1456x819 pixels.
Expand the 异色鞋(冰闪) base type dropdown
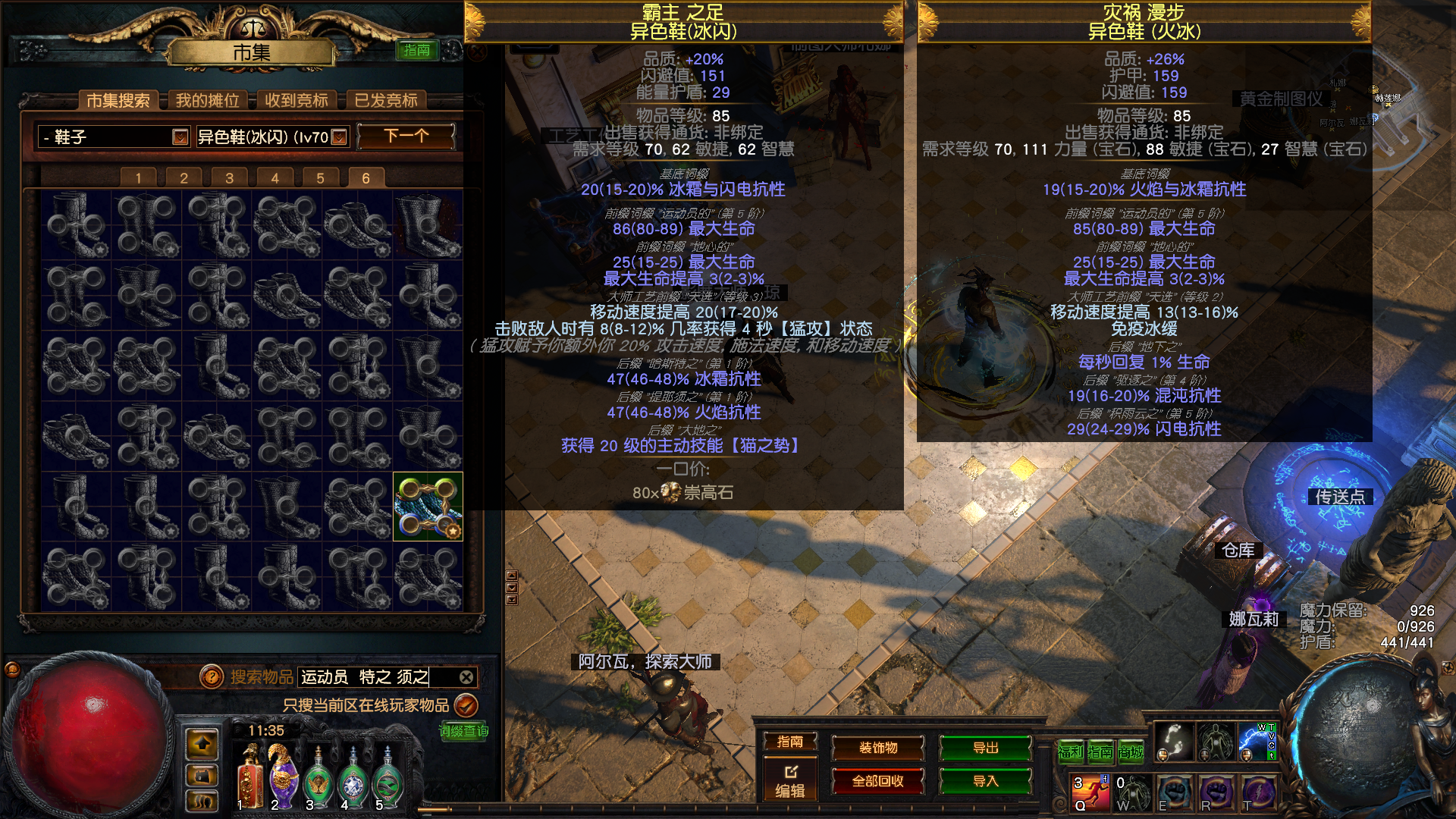[339, 136]
